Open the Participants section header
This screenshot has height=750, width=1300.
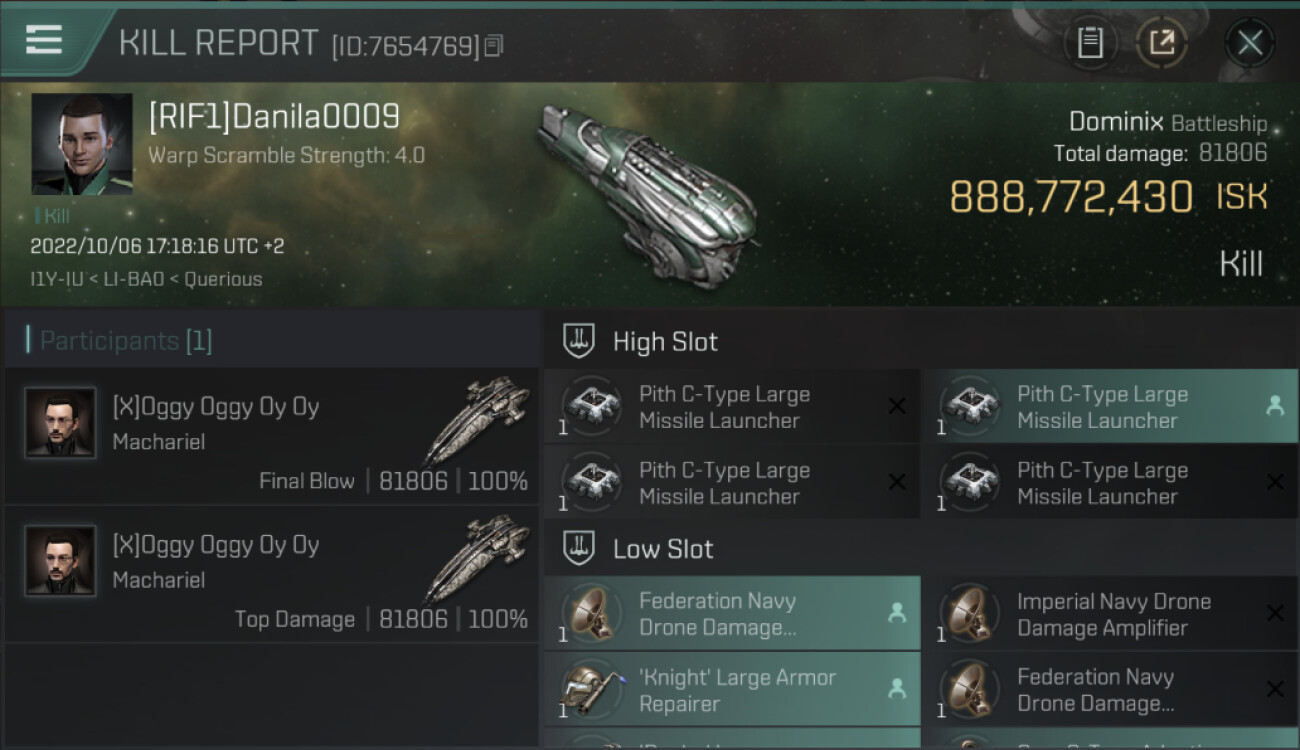[126, 341]
